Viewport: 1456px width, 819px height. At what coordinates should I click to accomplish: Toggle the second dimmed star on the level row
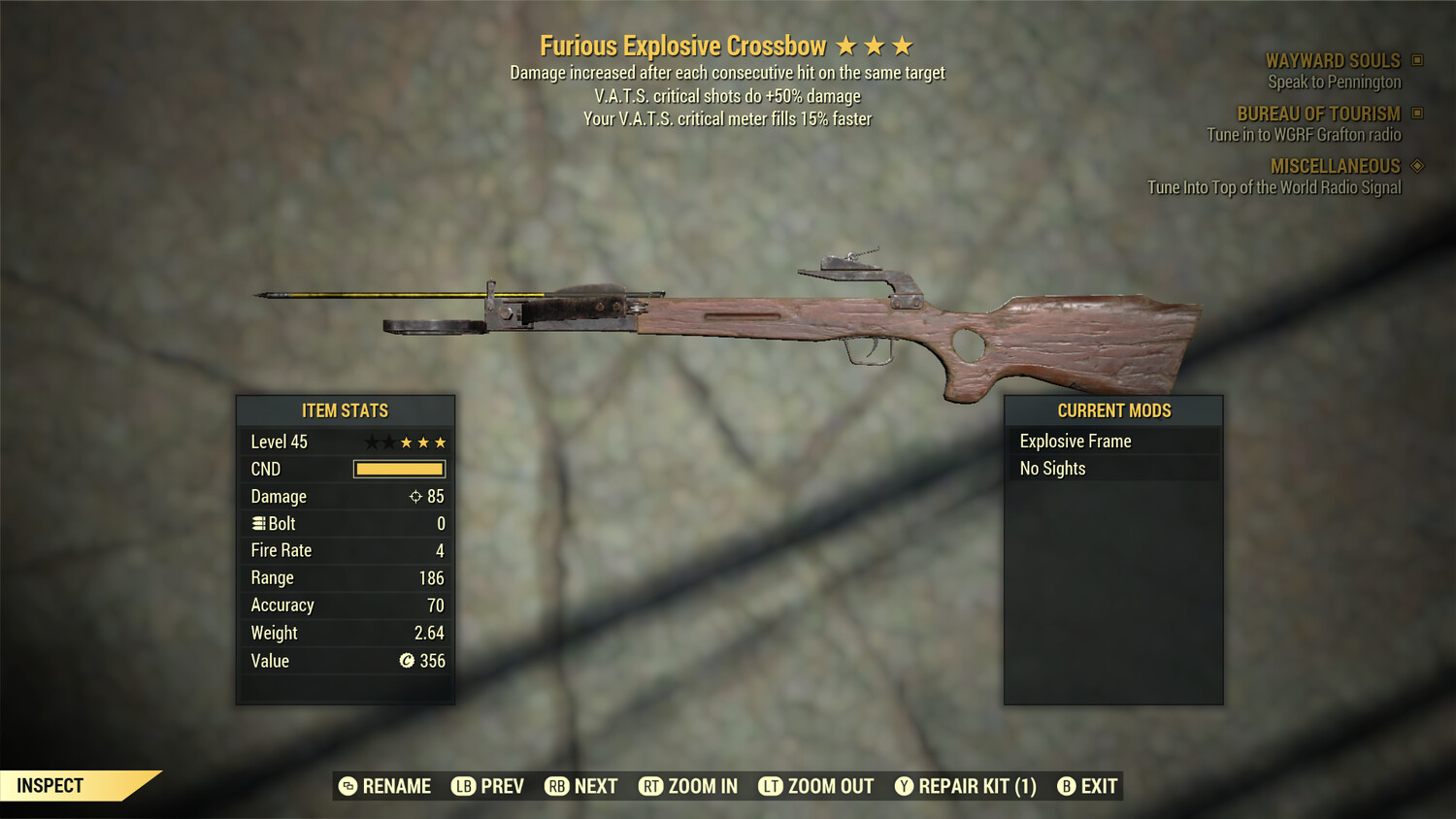coord(388,442)
